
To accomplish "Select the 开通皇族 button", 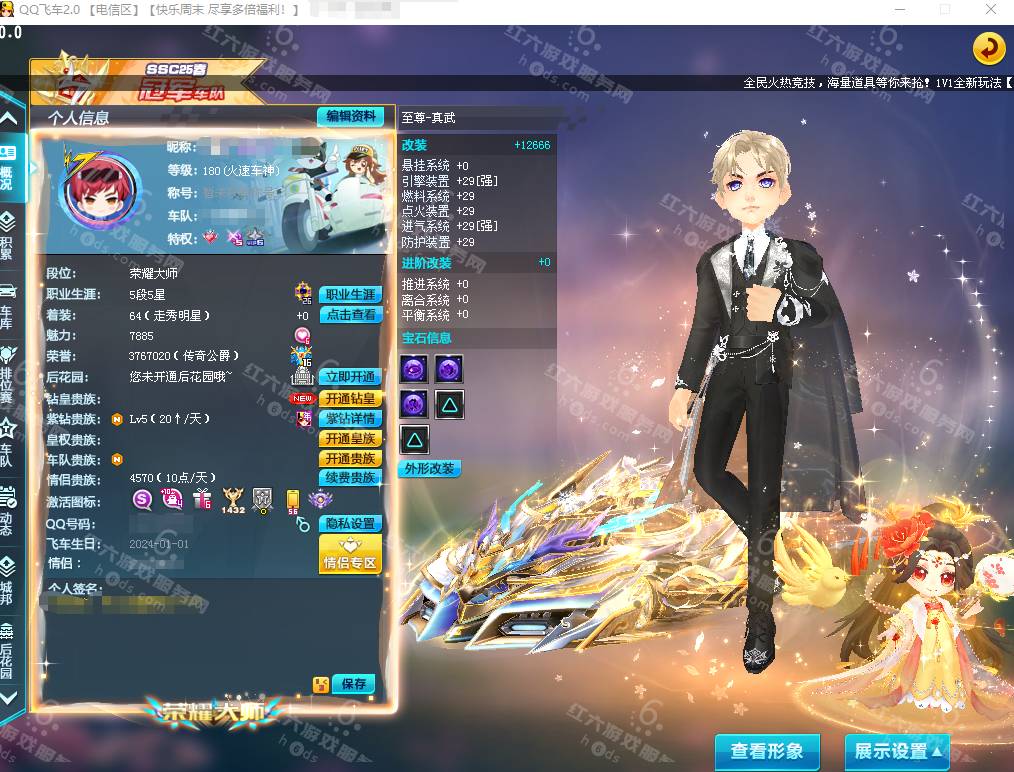I will click(x=350, y=439).
